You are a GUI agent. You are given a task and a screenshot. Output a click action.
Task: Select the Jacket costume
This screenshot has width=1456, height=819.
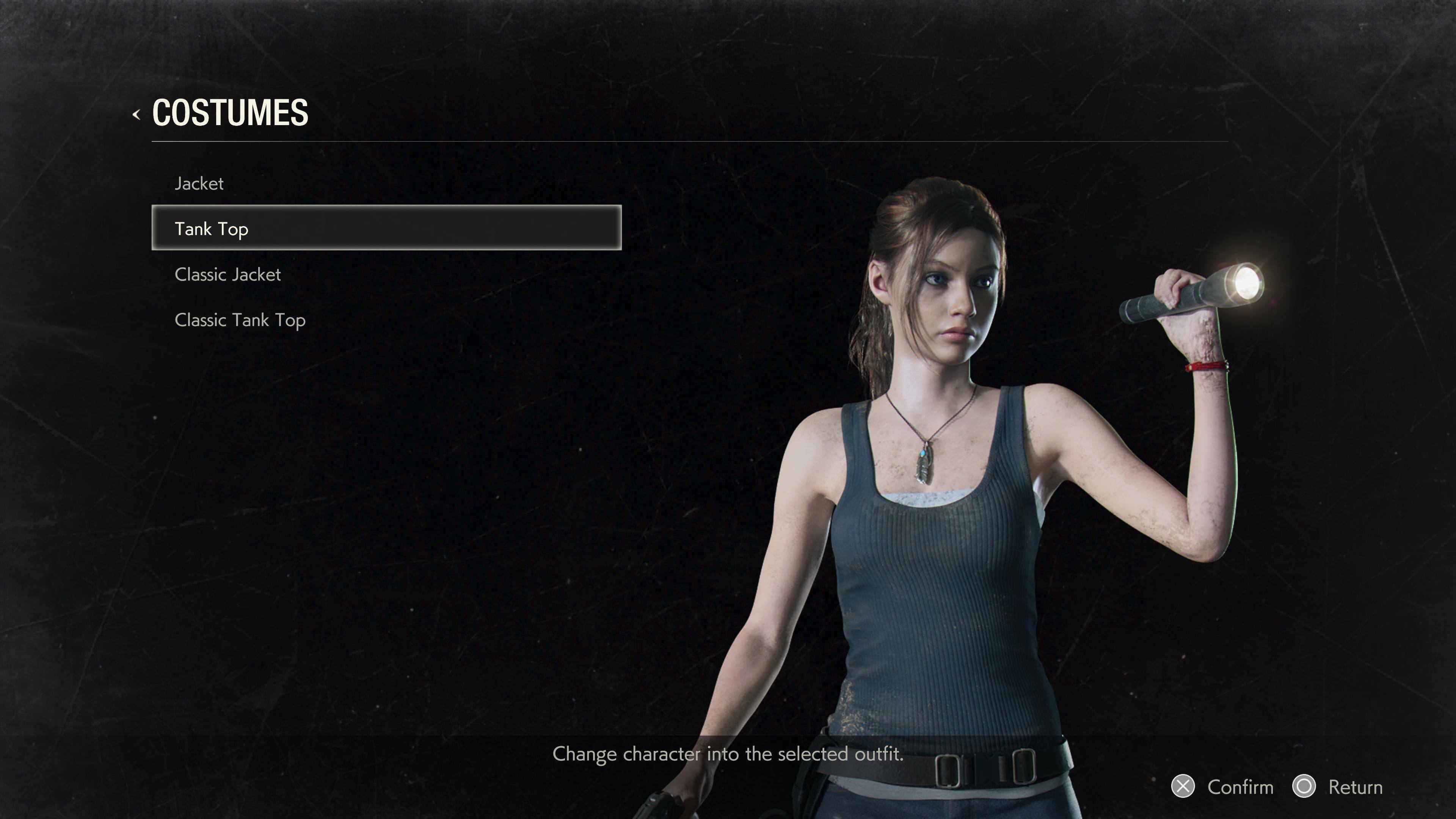(199, 184)
